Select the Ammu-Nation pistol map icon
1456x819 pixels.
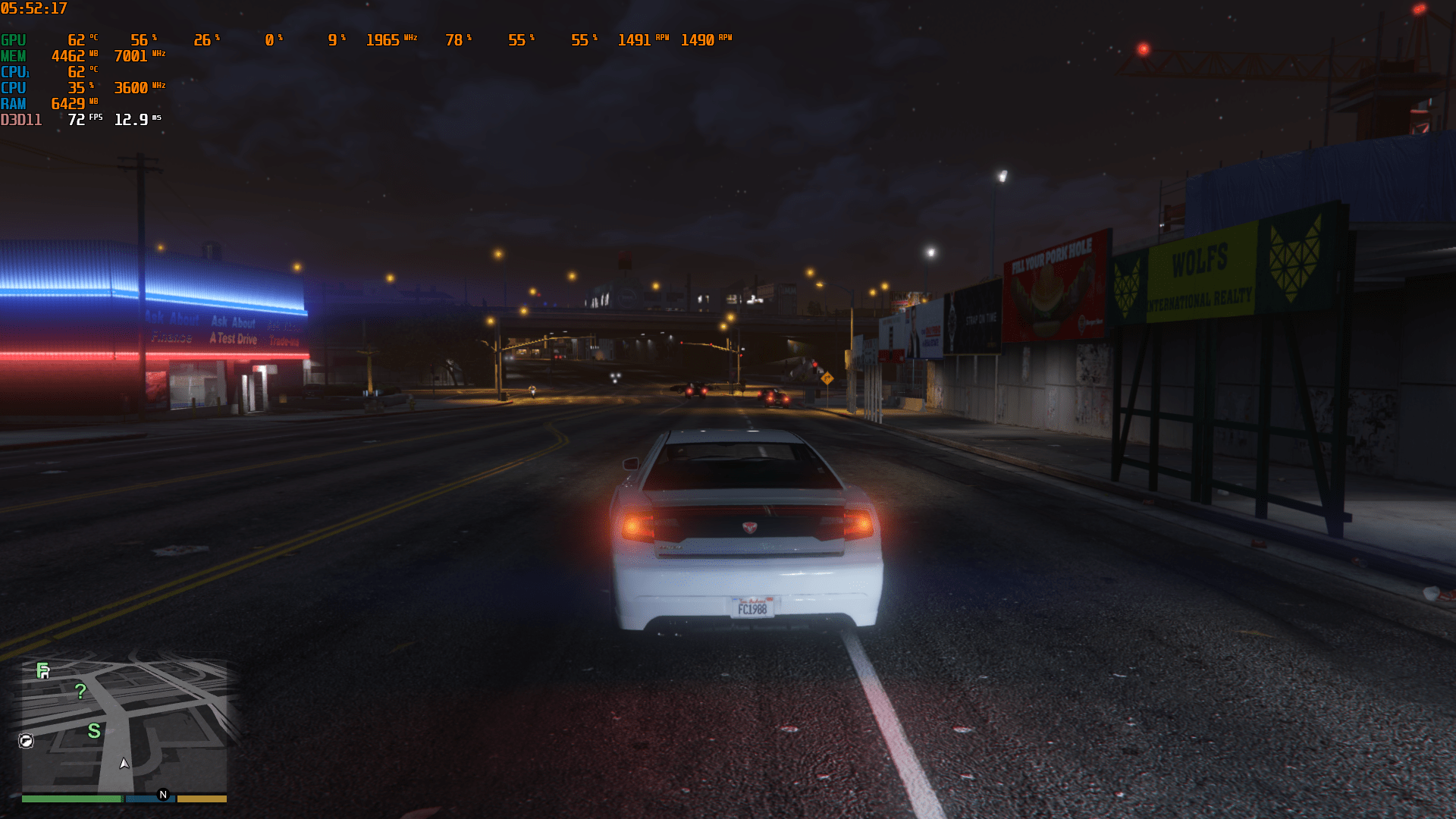pyautogui.click(x=26, y=741)
